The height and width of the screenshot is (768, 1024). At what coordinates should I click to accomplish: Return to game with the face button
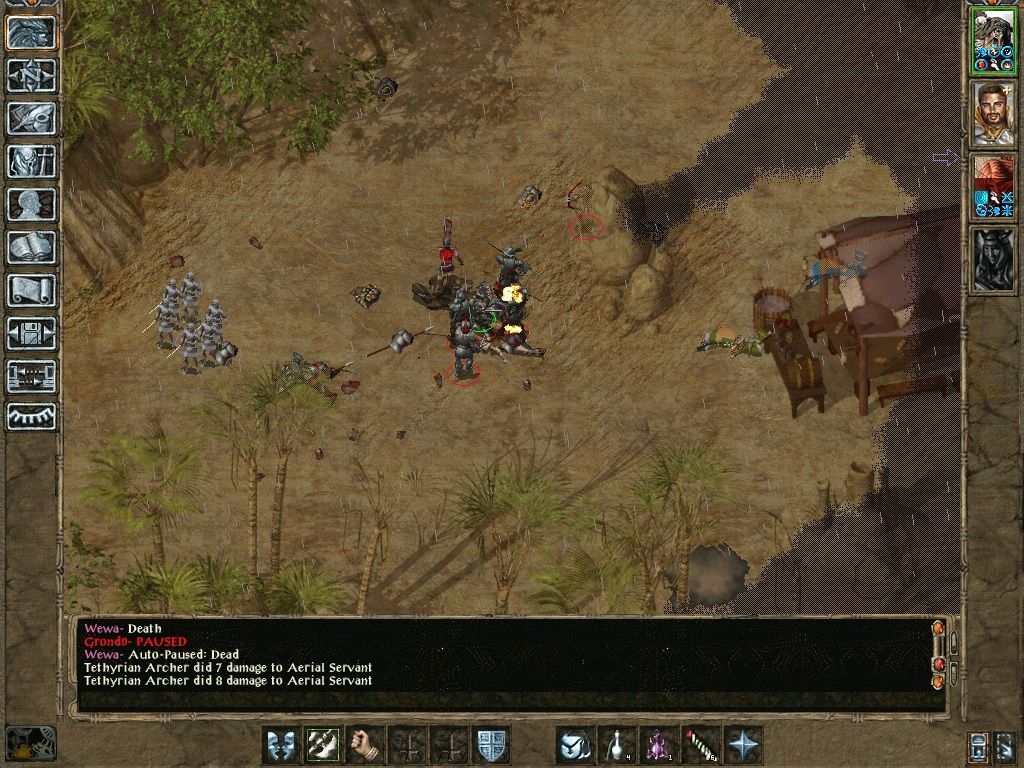click(31, 32)
